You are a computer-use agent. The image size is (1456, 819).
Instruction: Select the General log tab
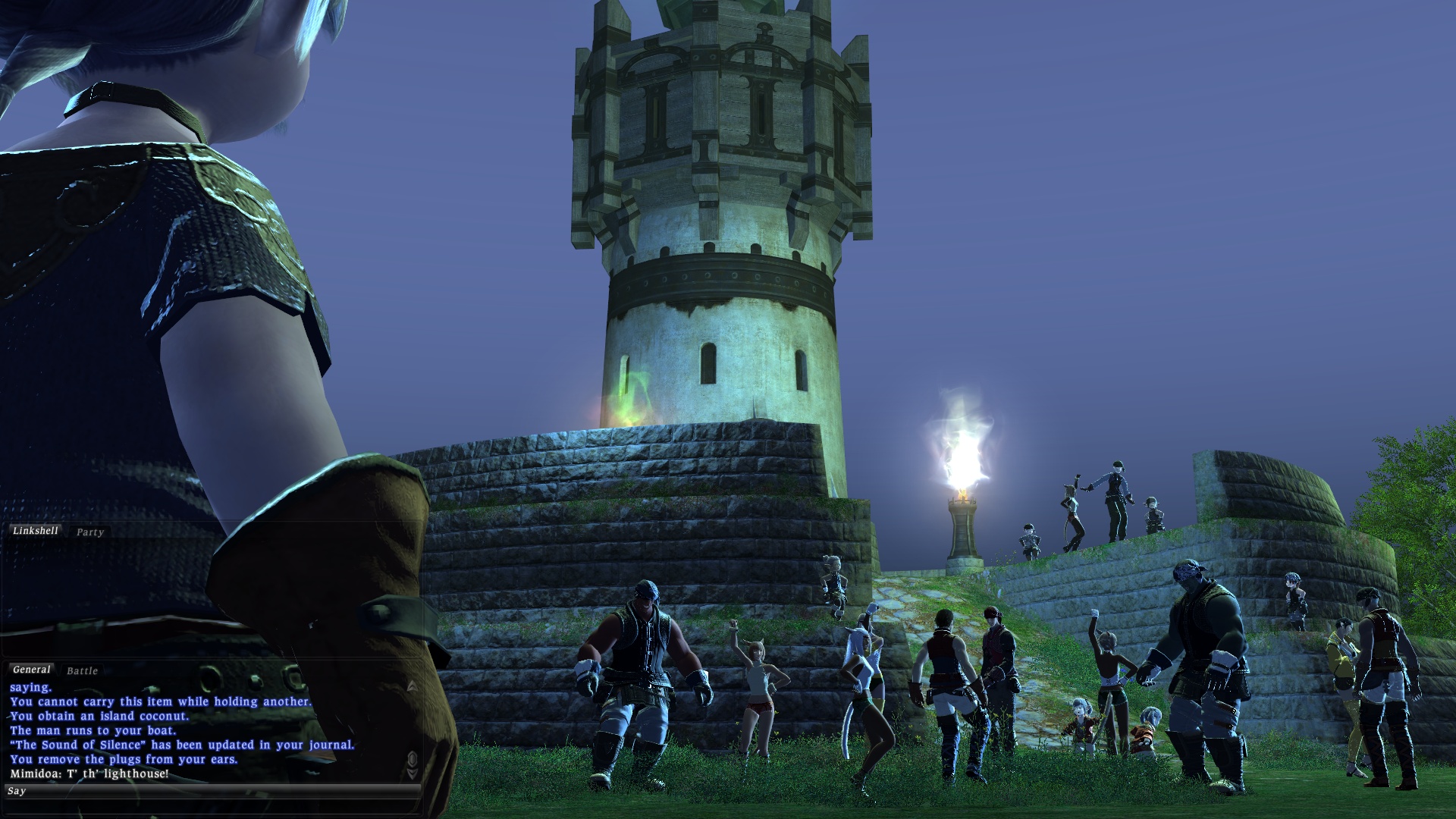click(x=31, y=670)
